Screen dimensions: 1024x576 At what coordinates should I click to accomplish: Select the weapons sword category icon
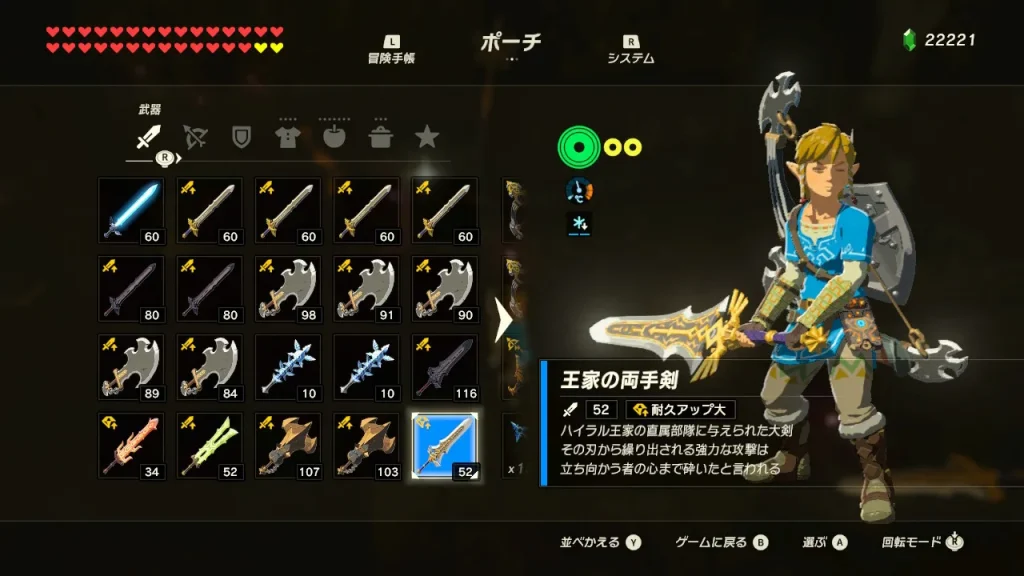point(148,137)
